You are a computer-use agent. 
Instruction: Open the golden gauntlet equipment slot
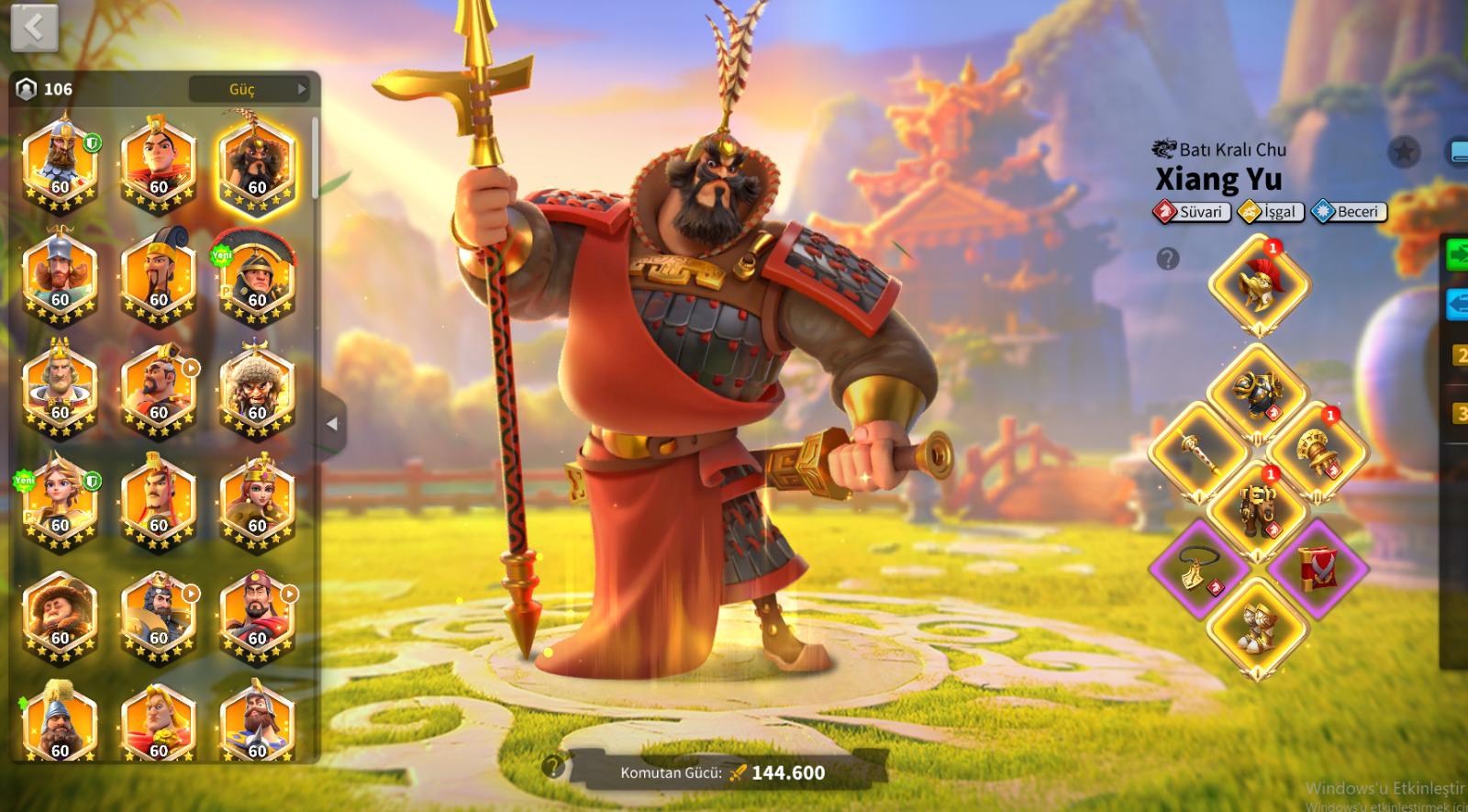click(x=1316, y=450)
